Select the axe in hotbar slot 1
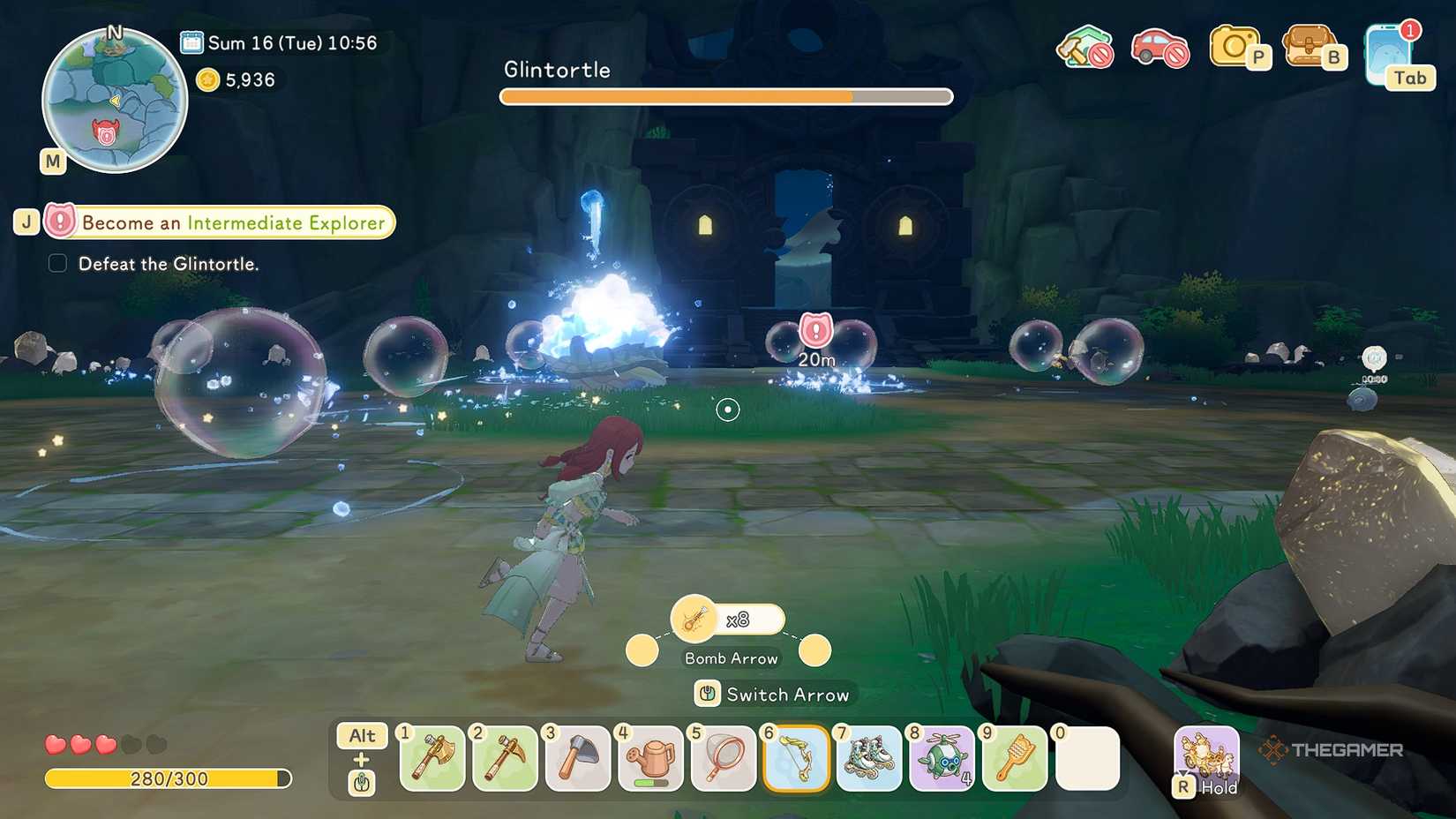 pyautogui.click(x=432, y=759)
